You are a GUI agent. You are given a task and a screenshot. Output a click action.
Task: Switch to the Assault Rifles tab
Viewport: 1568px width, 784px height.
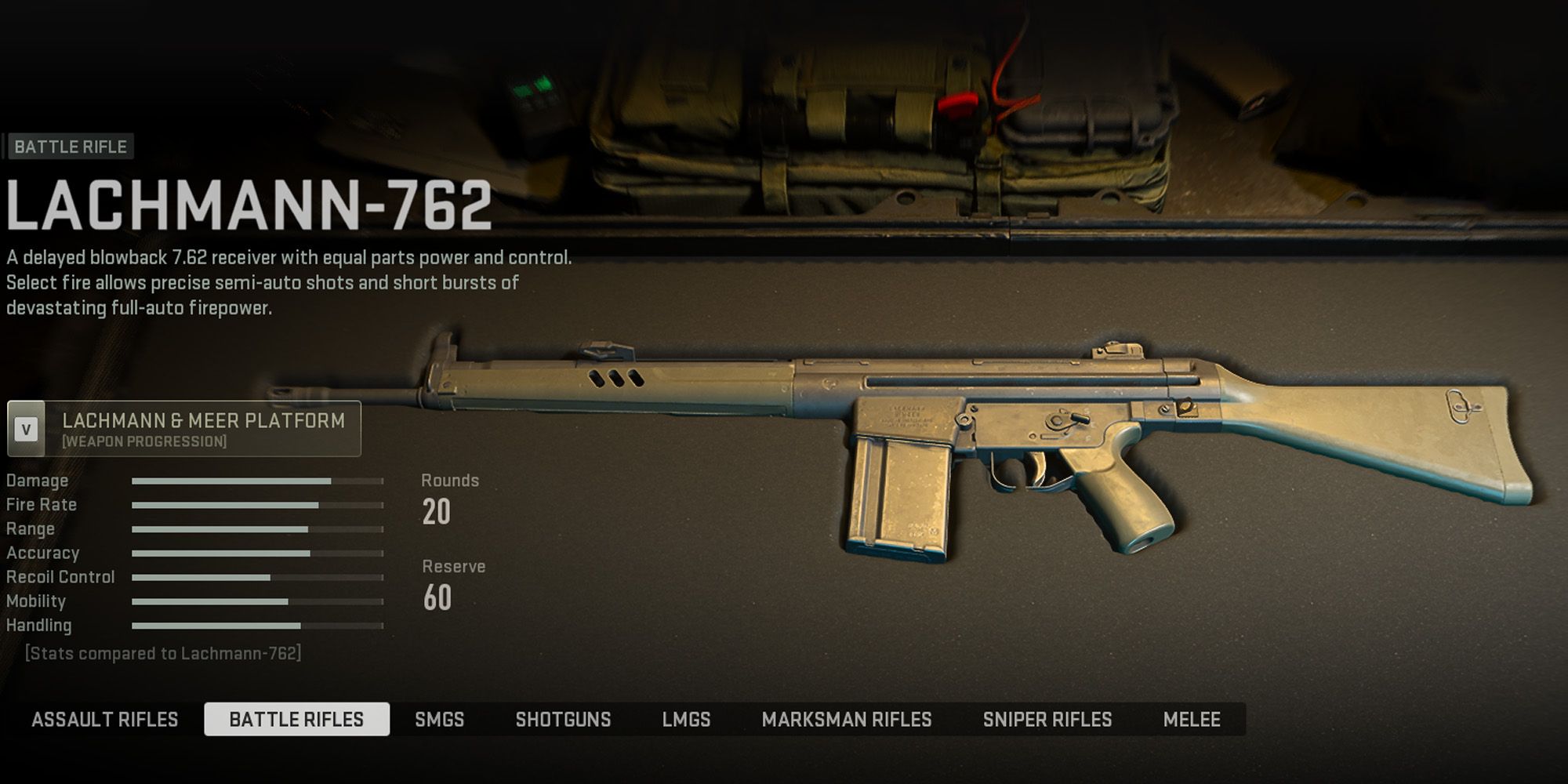(107, 719)
